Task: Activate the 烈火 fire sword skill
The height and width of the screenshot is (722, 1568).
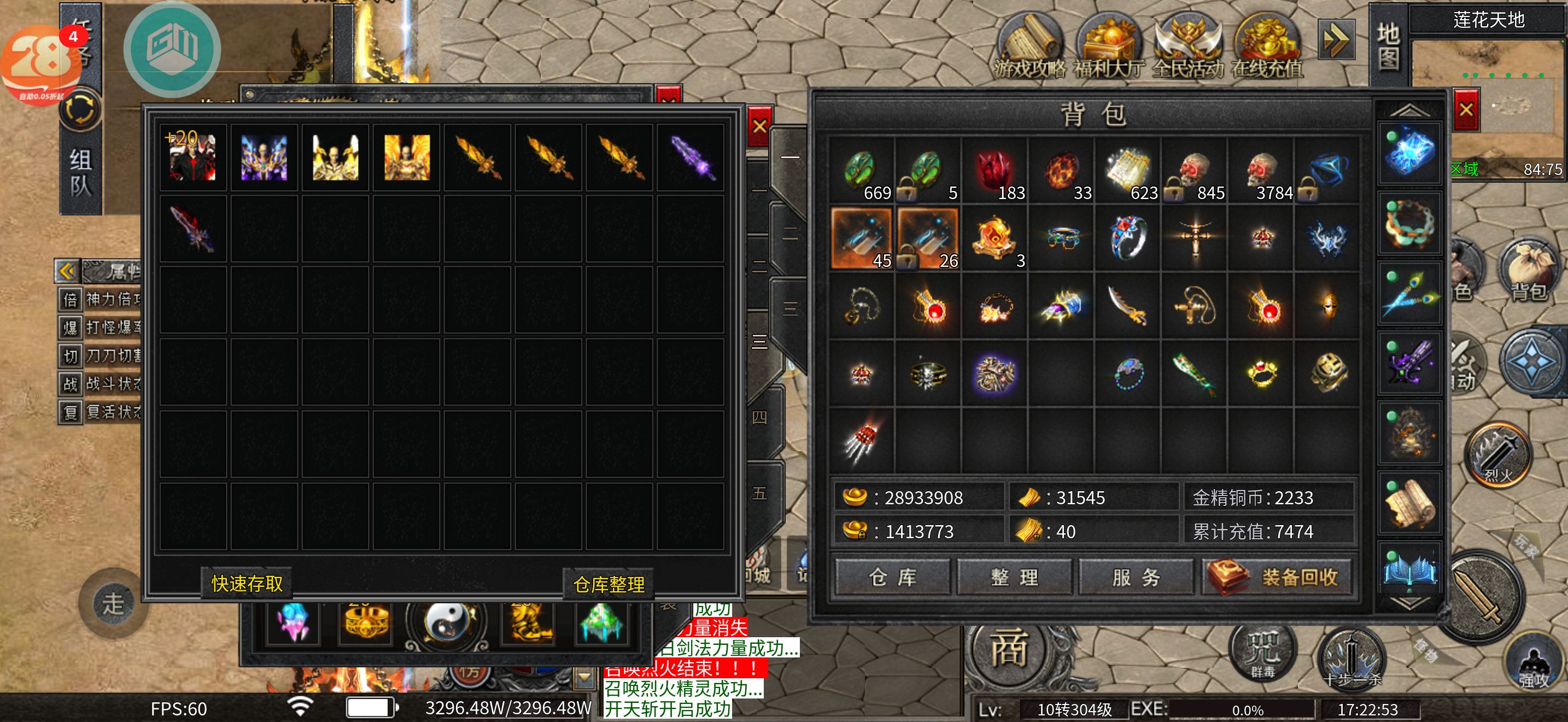Action: coord(1498,455)
